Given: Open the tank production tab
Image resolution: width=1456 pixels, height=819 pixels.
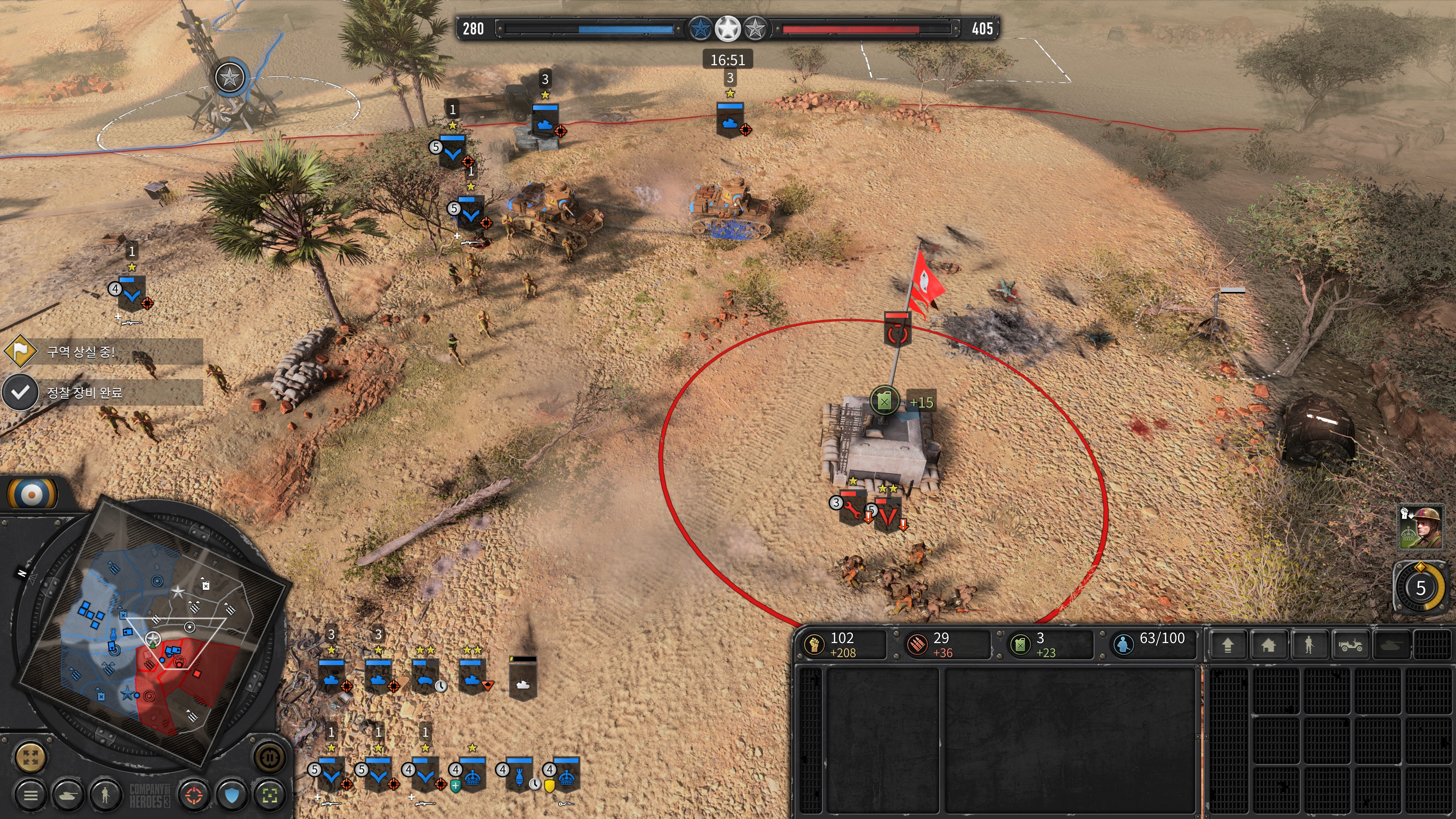Looking at the screenshot, I should [1391, 645].
